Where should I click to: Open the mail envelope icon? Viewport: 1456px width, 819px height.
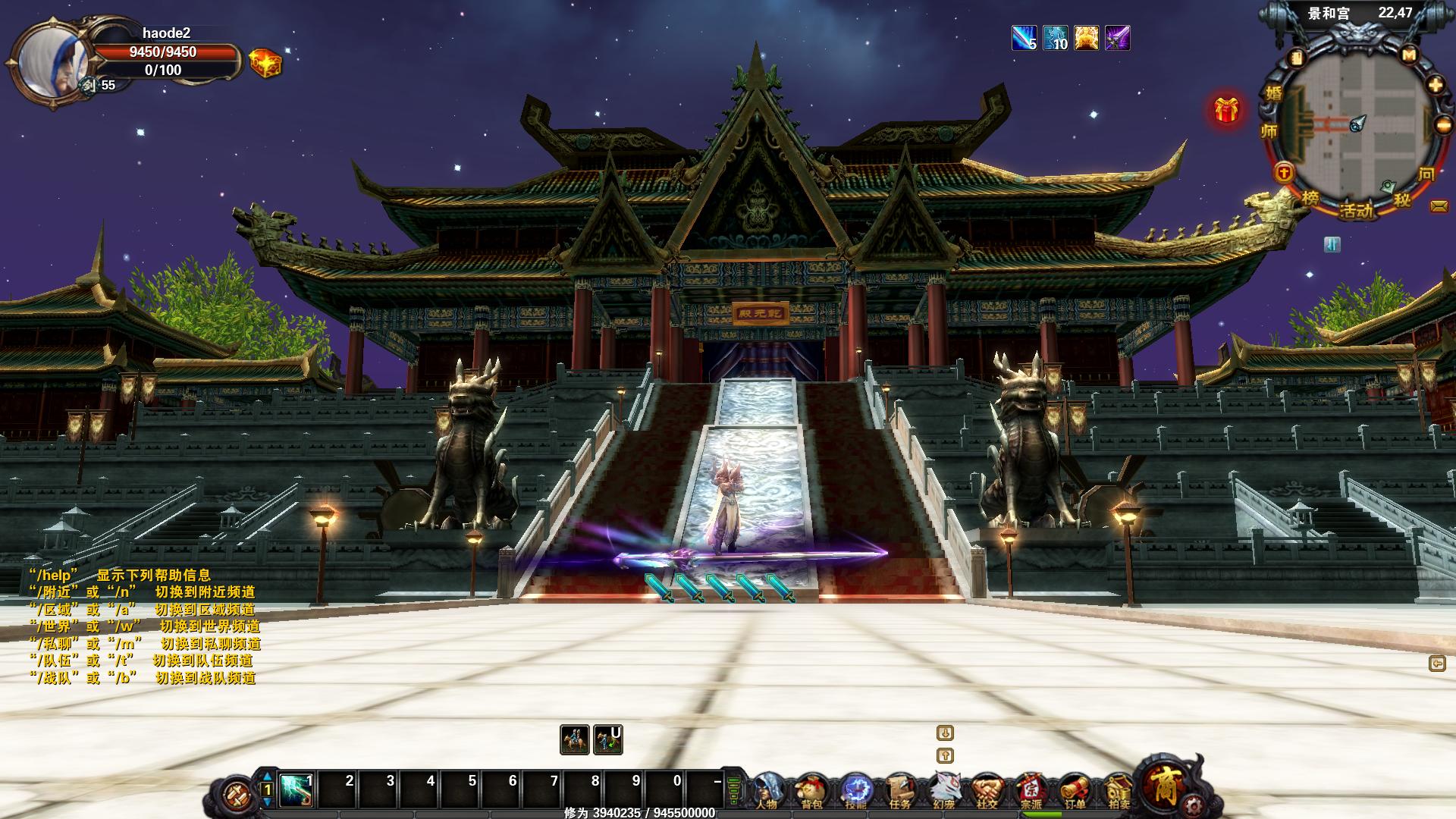(1439, 206)
